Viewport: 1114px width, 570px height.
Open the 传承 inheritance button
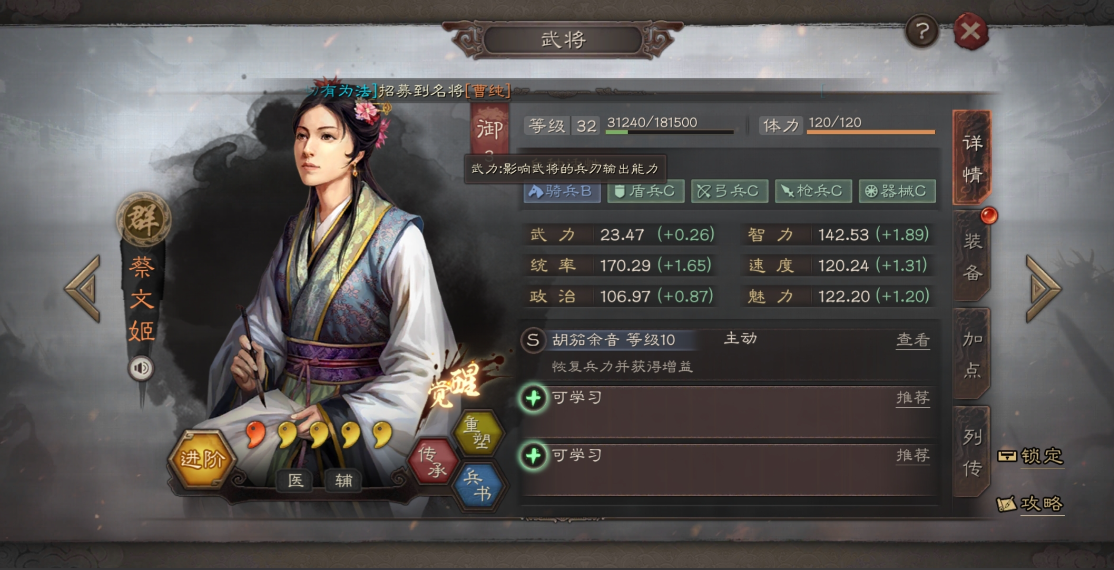pos(433,462)
